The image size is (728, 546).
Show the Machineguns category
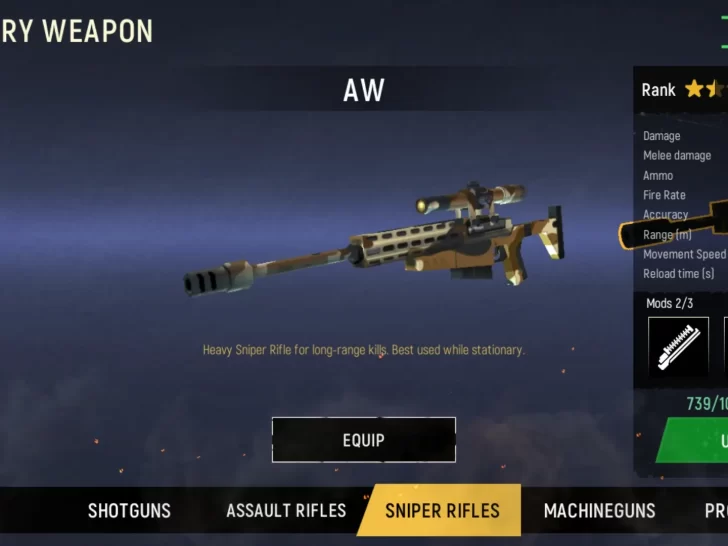pyautogui.click(x=599, y=511)
